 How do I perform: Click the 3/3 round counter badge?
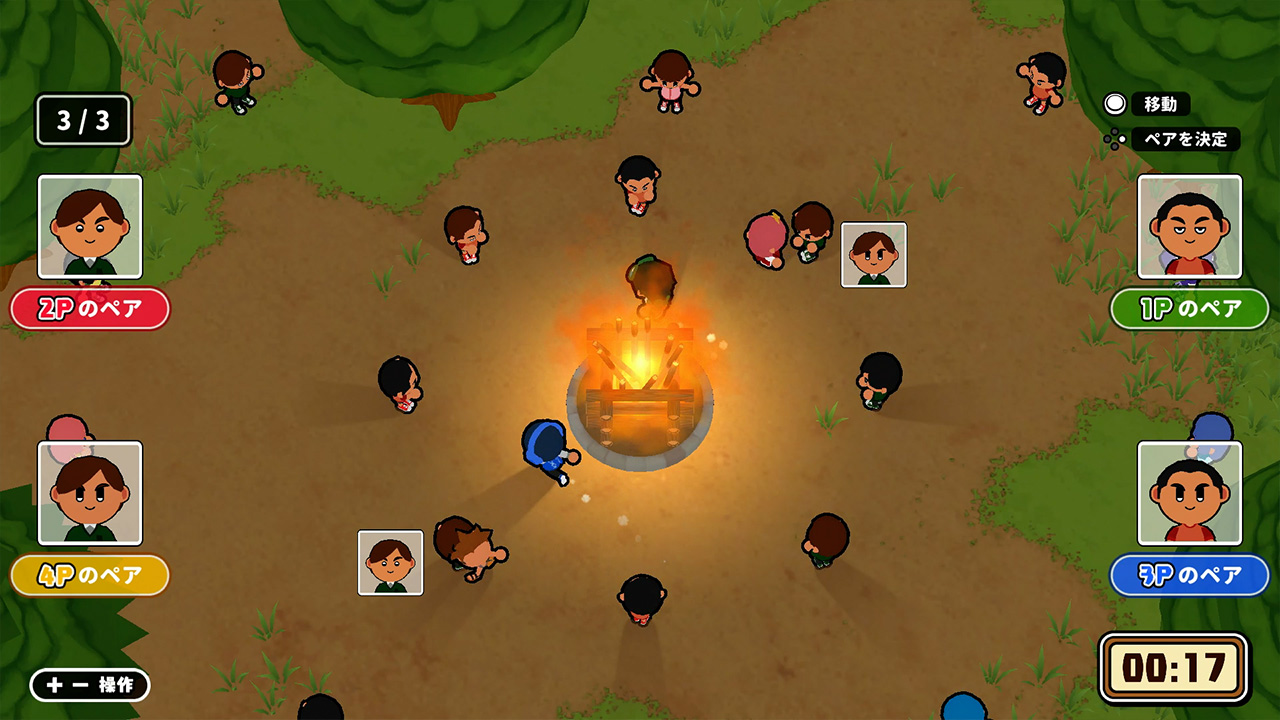[x=81, y=120]
